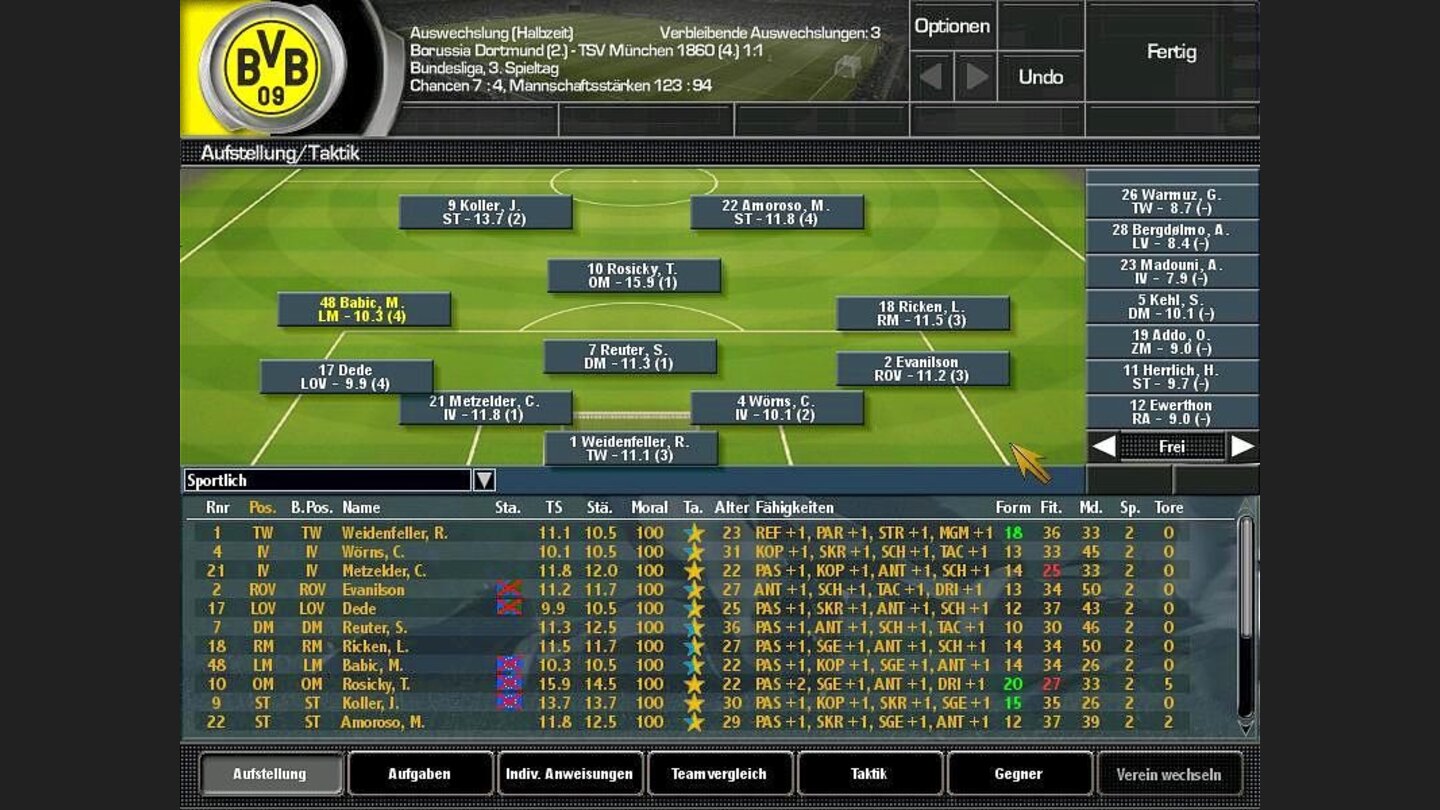Image resolution: width=1440 pixels, height=810 pixels.
Task: Open the Sportlich dropdown menu
Action: point(483,481)
